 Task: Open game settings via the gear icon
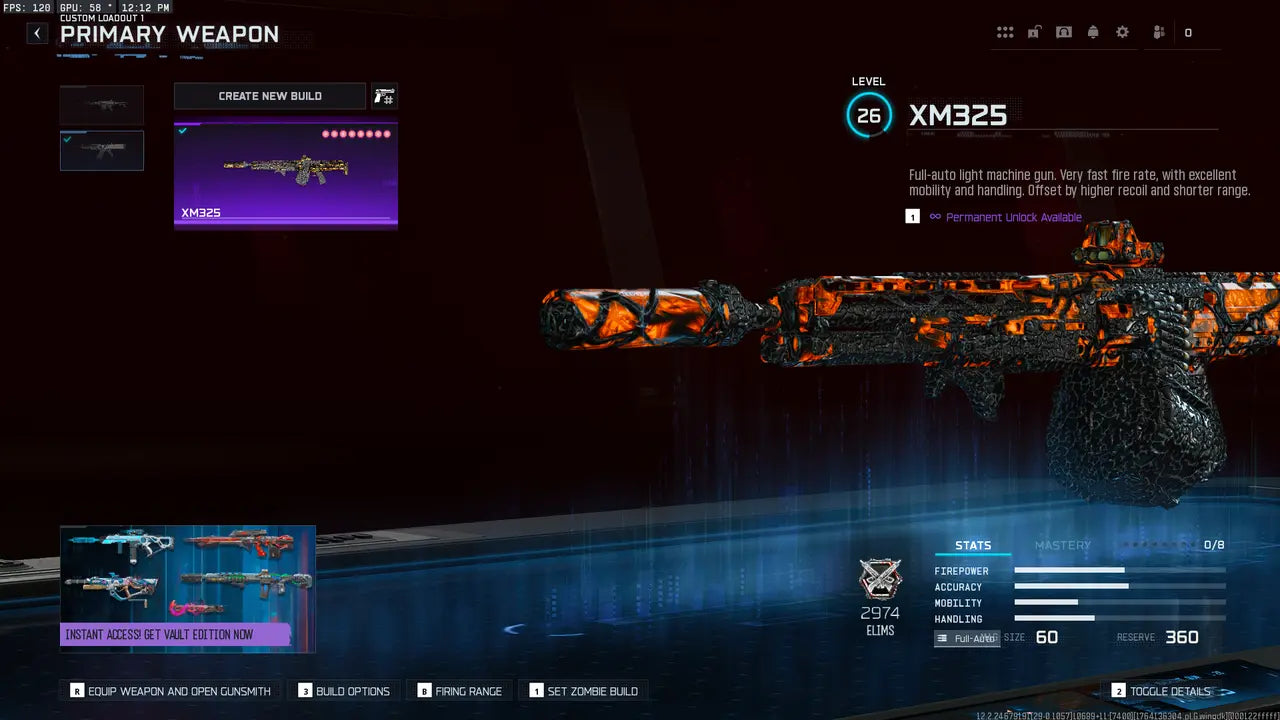1122,31
